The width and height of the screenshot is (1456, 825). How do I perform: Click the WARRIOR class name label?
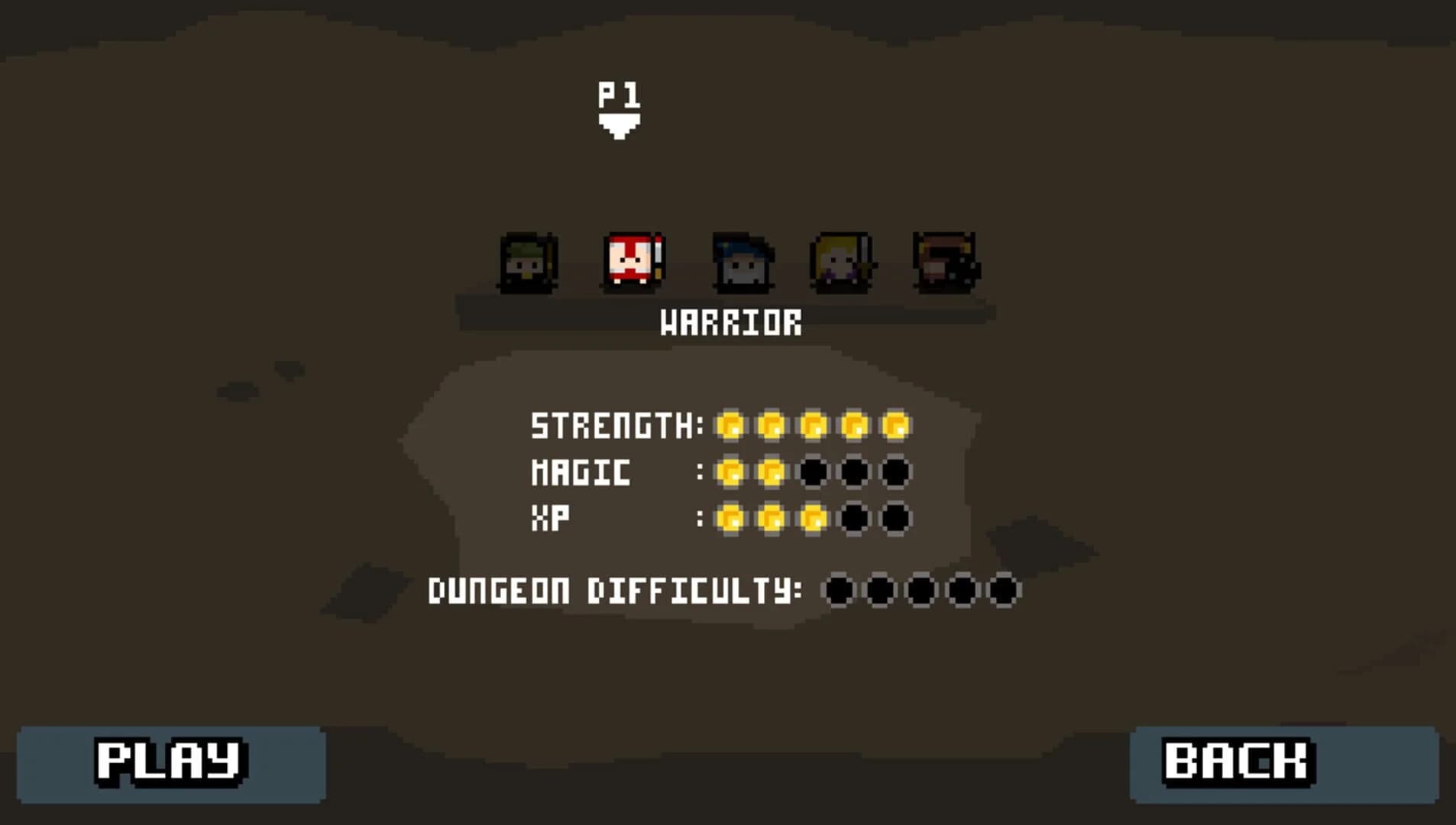pos(731,322)
